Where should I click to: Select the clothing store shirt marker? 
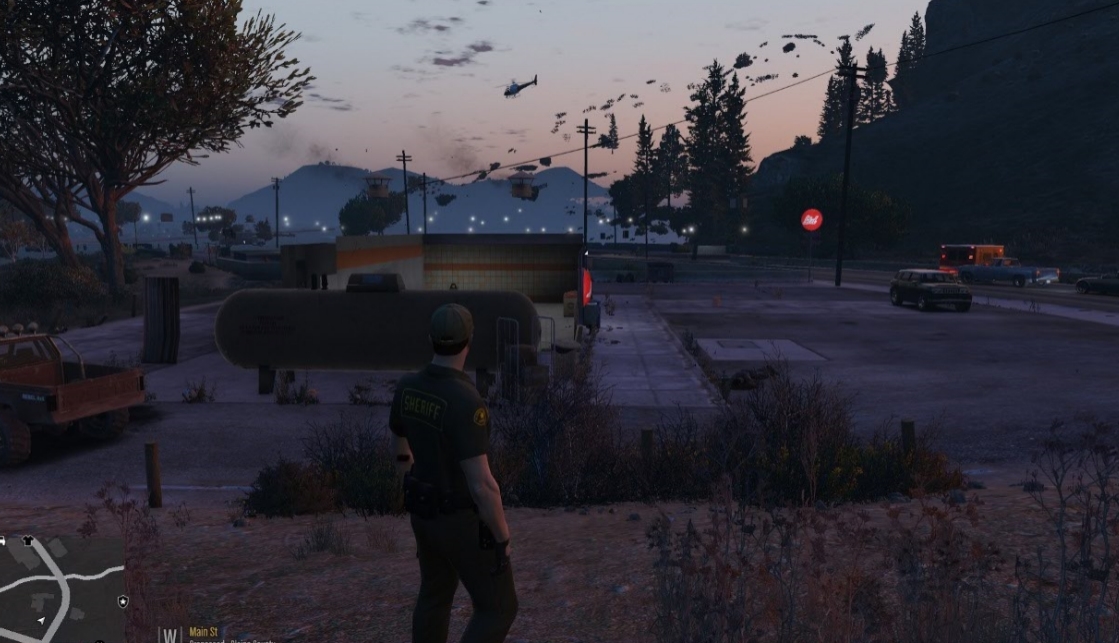[27, 541]
